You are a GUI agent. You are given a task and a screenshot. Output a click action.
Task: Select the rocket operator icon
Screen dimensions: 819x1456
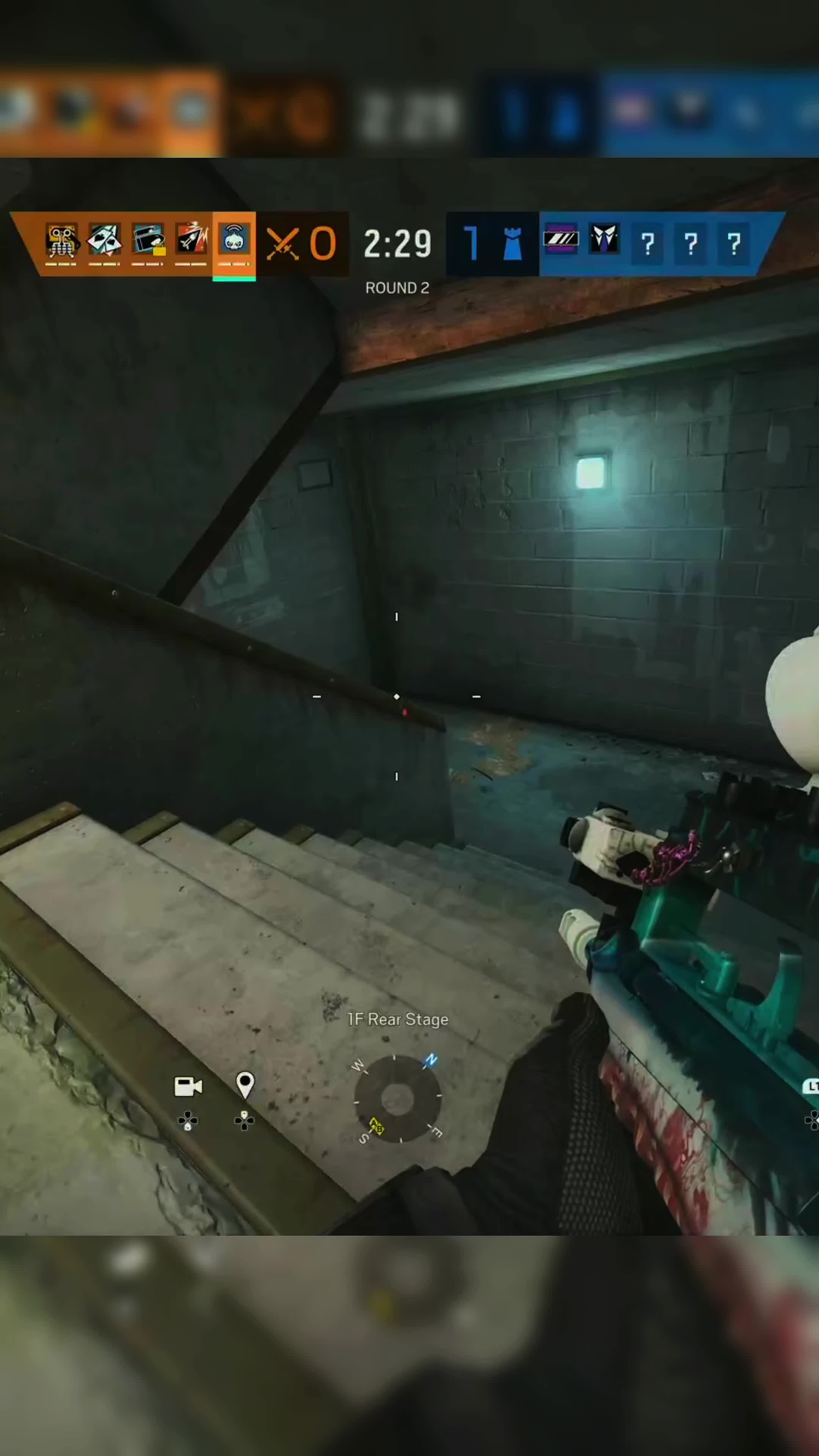(x=191, y=241)
